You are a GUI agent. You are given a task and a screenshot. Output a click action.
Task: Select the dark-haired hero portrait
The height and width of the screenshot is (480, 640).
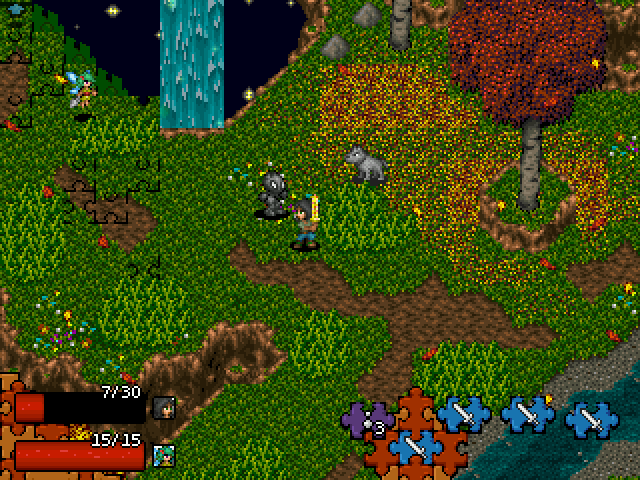point(163,407)
